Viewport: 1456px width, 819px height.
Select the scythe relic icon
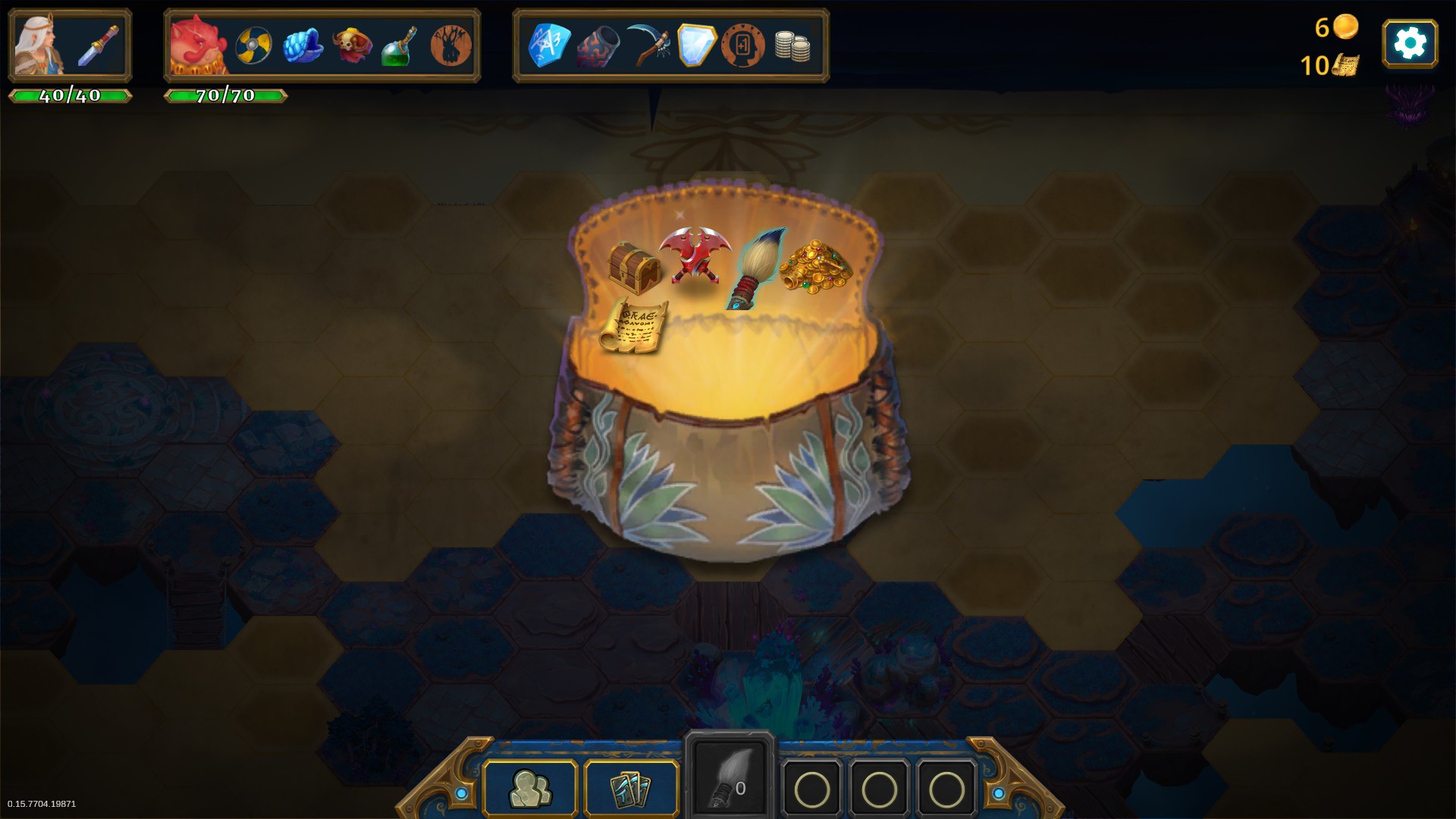(x=648, y=45)
